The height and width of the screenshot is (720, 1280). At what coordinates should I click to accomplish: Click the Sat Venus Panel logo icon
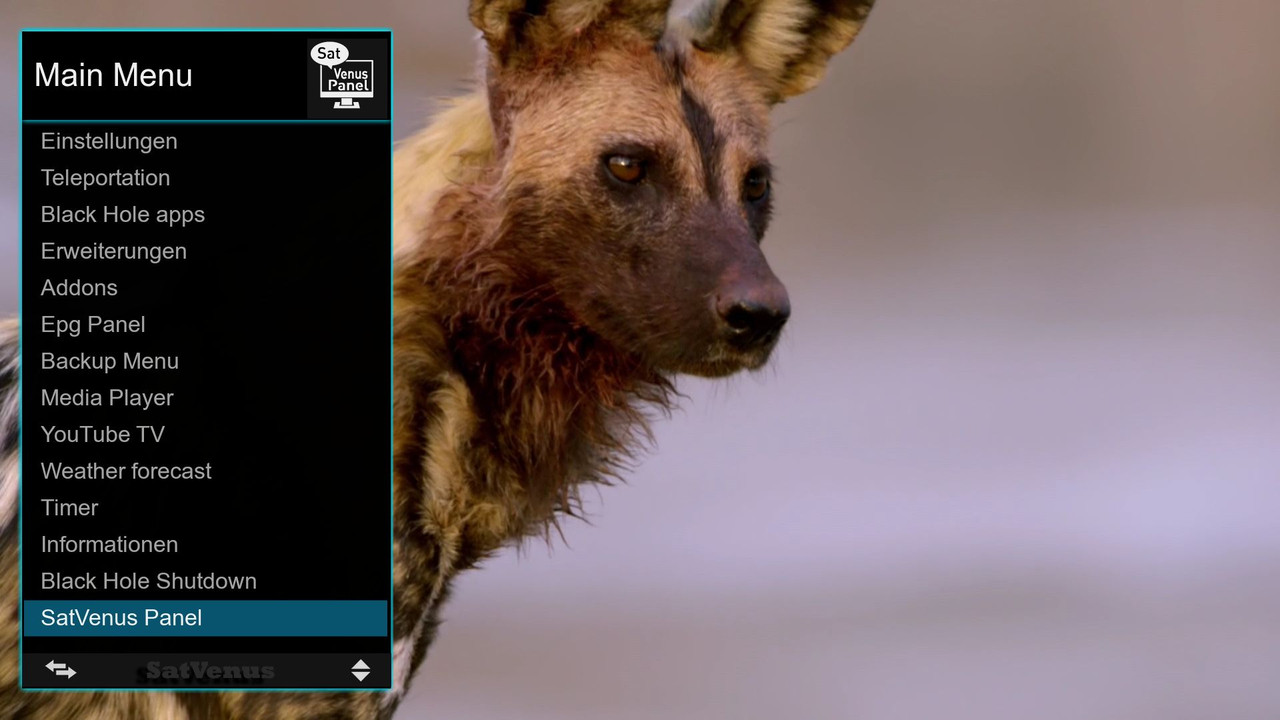[x=346, y=76]
